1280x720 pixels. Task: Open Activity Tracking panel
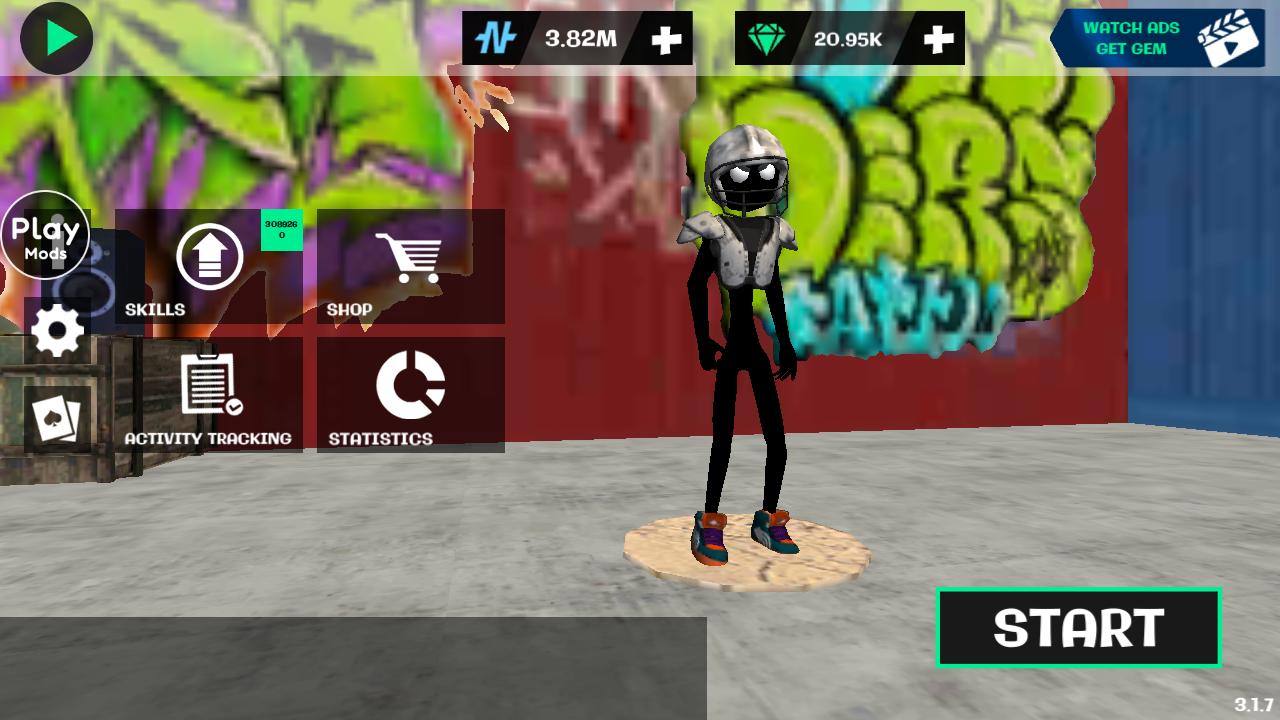209,395
